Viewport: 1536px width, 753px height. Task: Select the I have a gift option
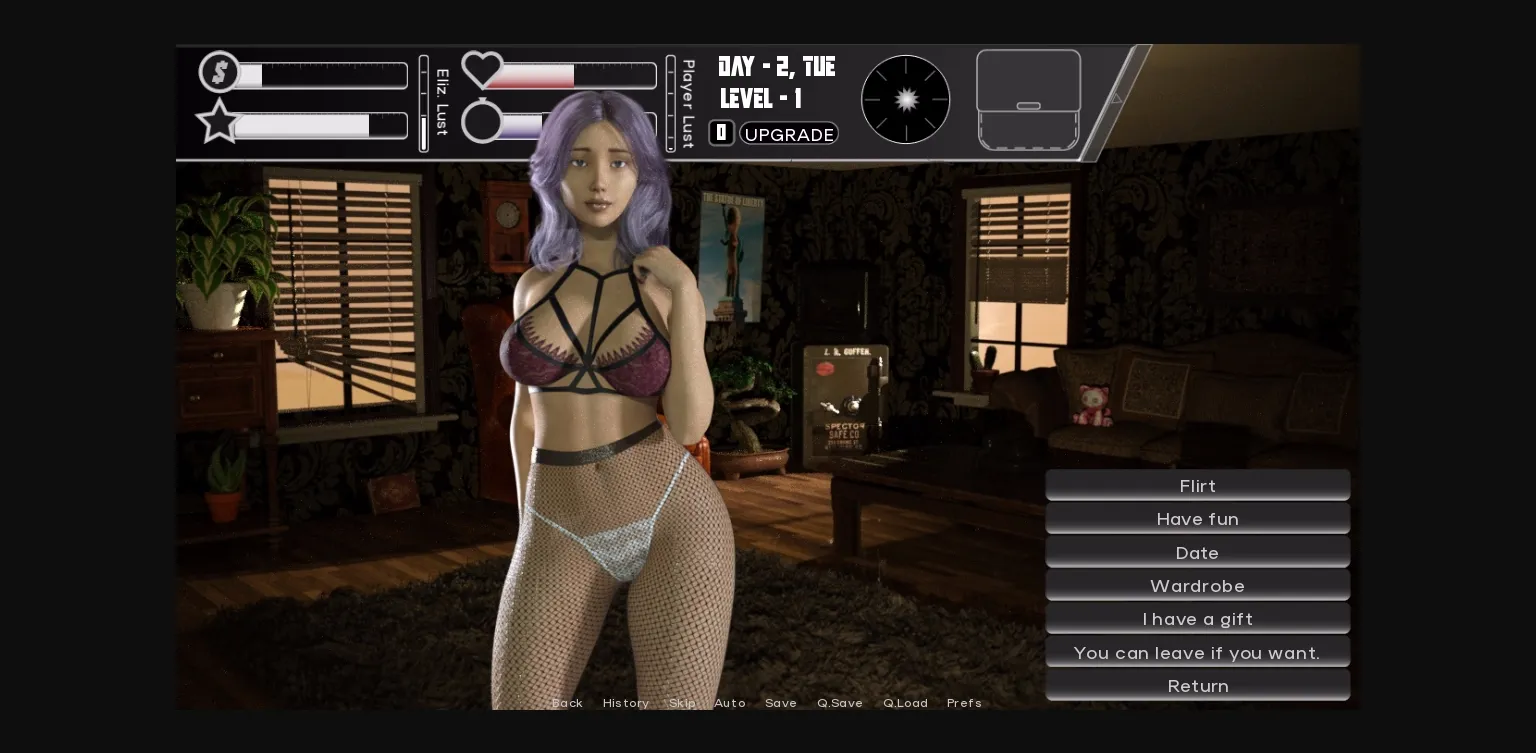tap(1197, 619)
